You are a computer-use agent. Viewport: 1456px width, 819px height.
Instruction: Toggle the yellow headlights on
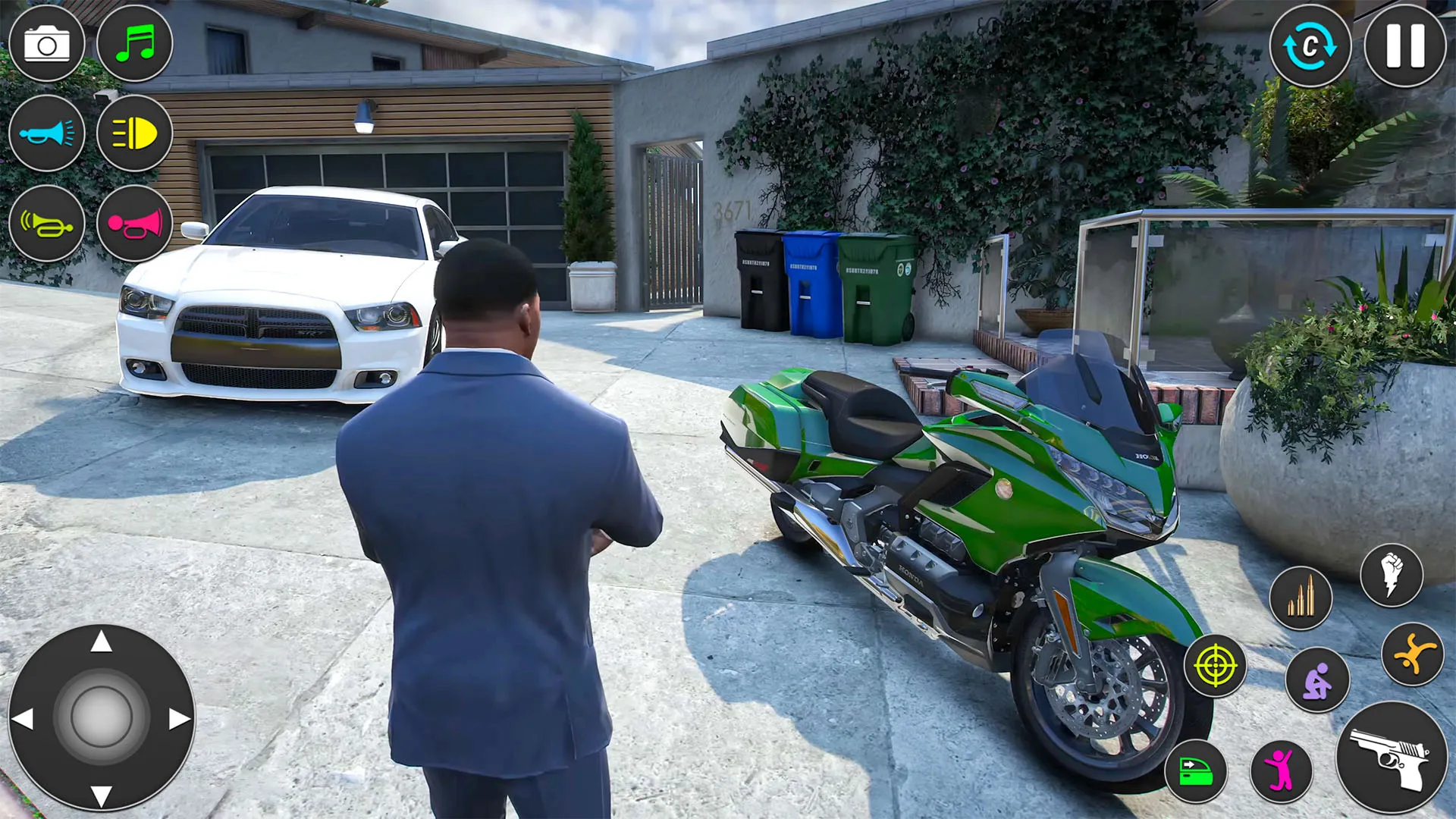point(134,134)
